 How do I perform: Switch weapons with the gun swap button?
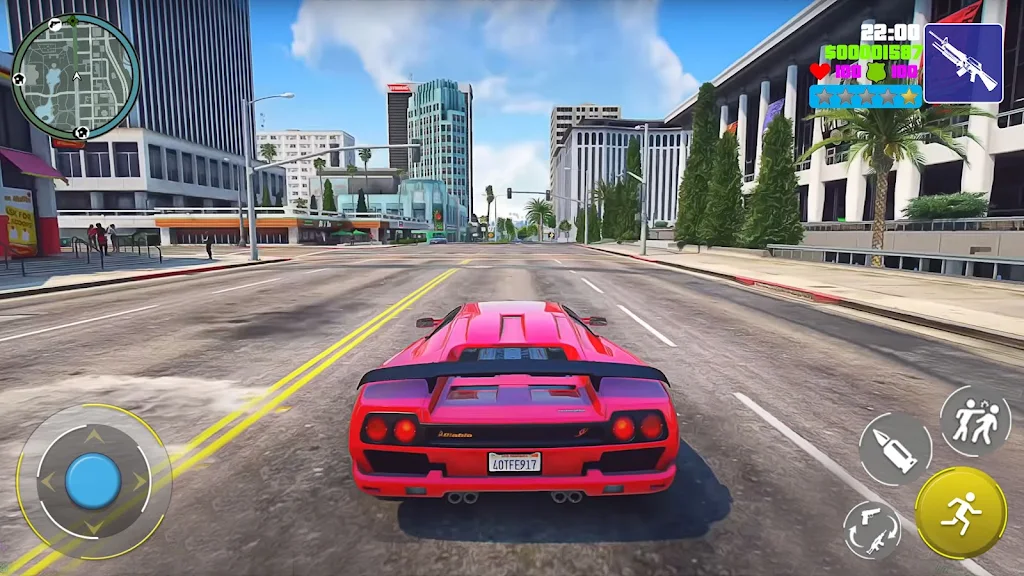coord(871,529)
